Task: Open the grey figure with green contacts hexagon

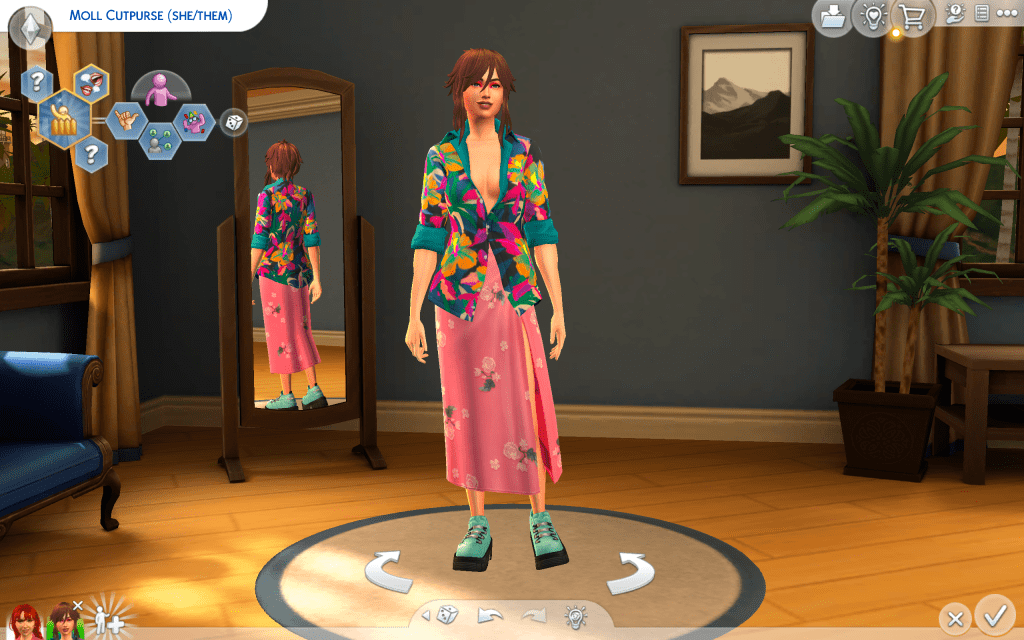Action: pyautogui.click(x=157, y=141)
